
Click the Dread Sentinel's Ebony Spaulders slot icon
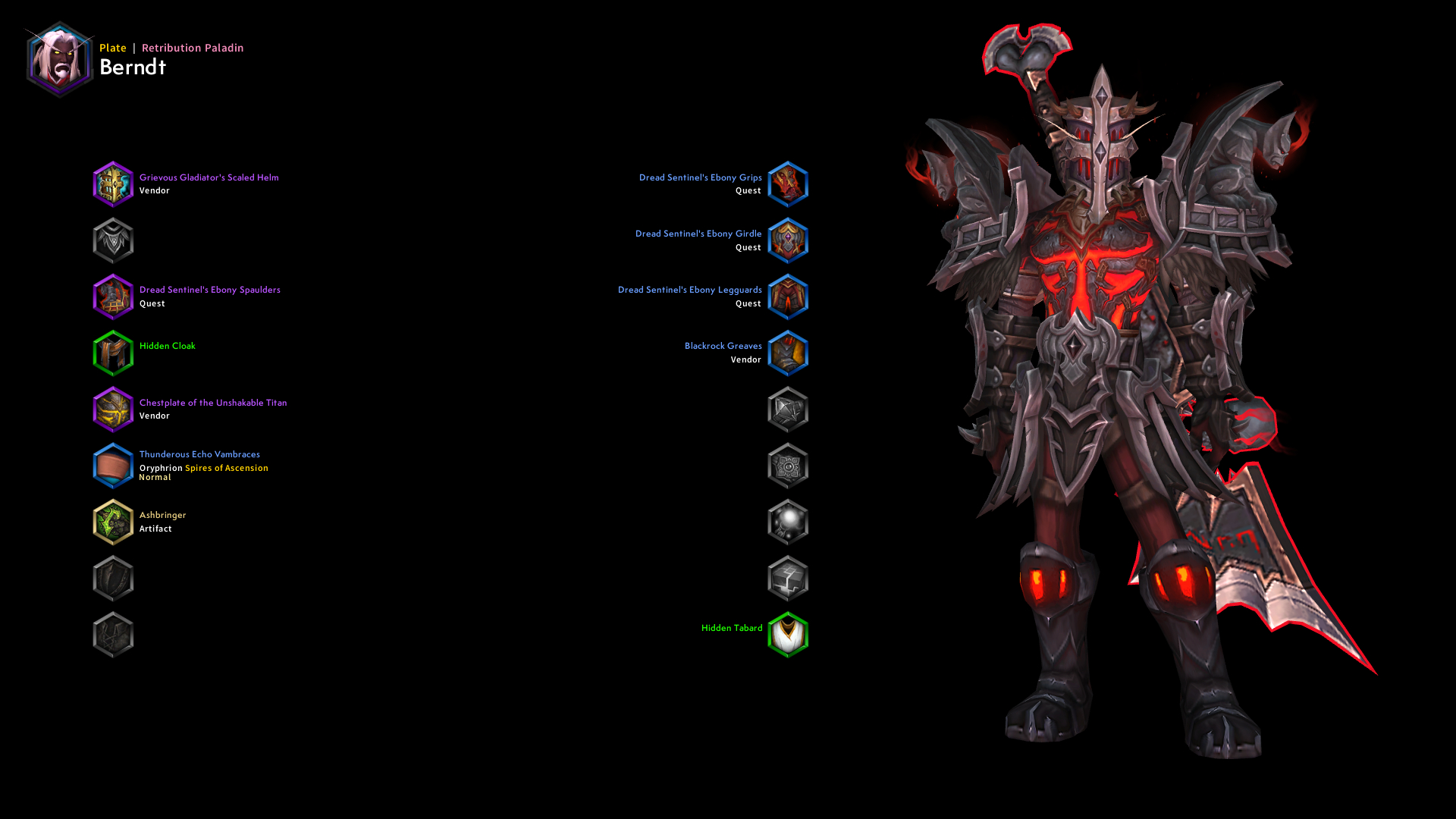(113, 297)
